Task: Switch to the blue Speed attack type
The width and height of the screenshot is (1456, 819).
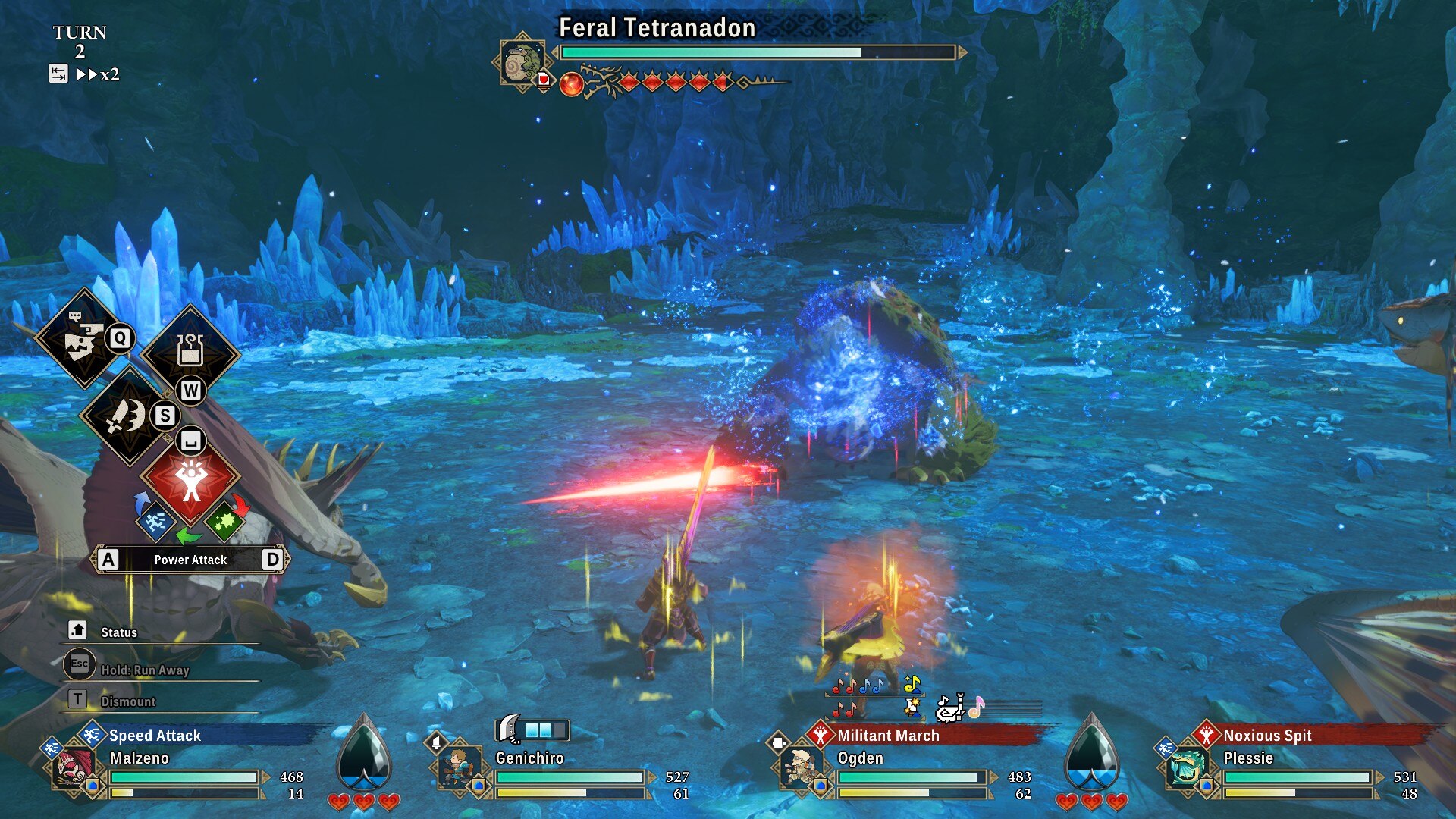Action: [155, 520]
